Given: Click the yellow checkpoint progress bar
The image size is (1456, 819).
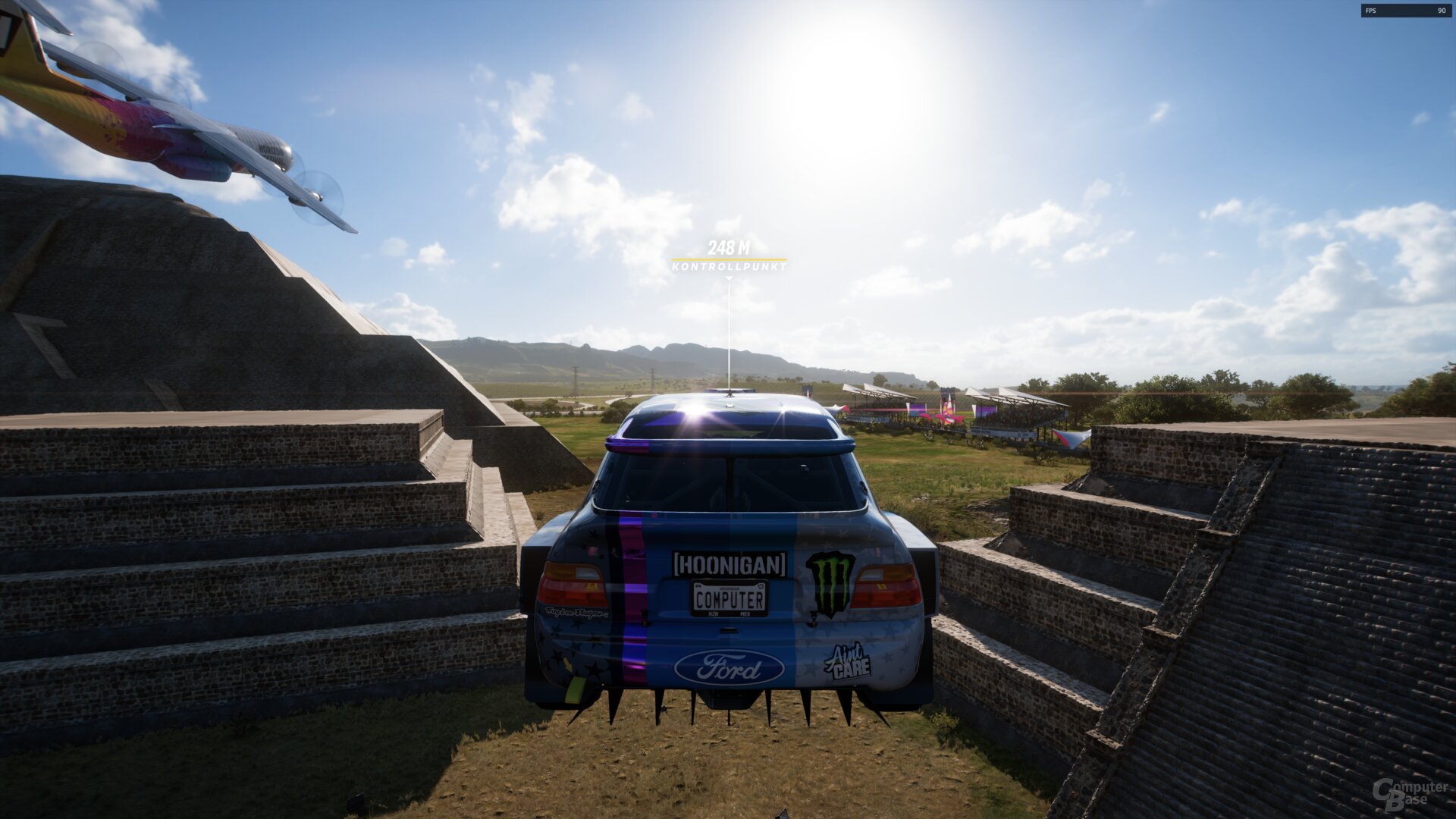Looking at the screenshot, I should (730, 258).
